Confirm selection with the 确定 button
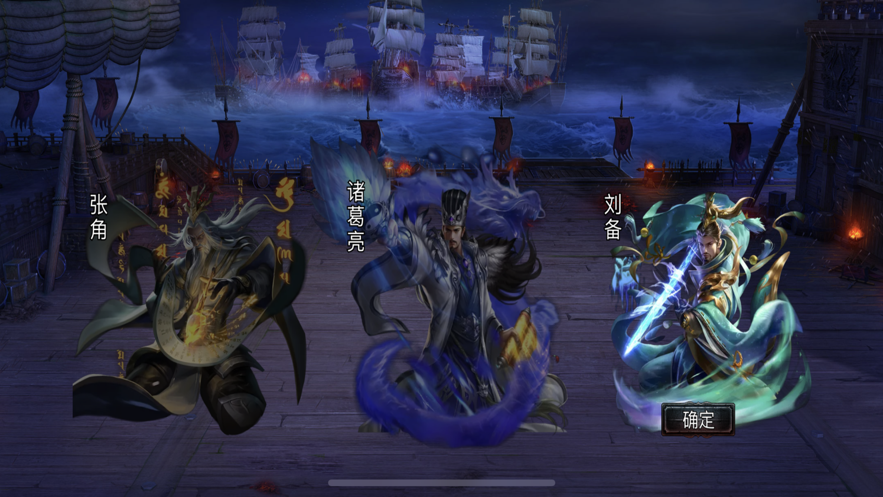Image resolution: width=883 pixels, height=497 pixels. pyautogui.click(x=698, y=419)
